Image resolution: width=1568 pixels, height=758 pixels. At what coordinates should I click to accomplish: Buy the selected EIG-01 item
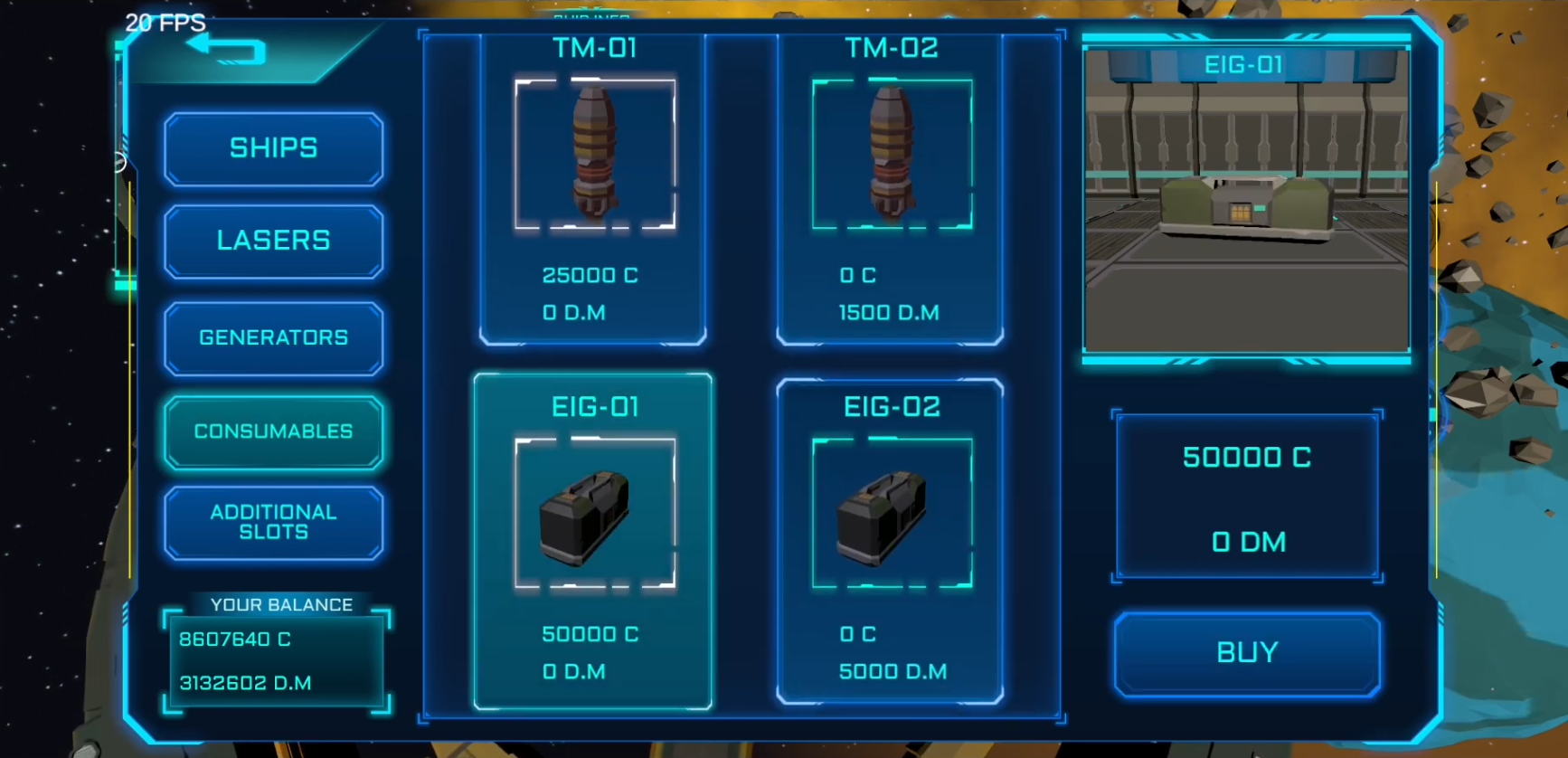(1247, 653)
